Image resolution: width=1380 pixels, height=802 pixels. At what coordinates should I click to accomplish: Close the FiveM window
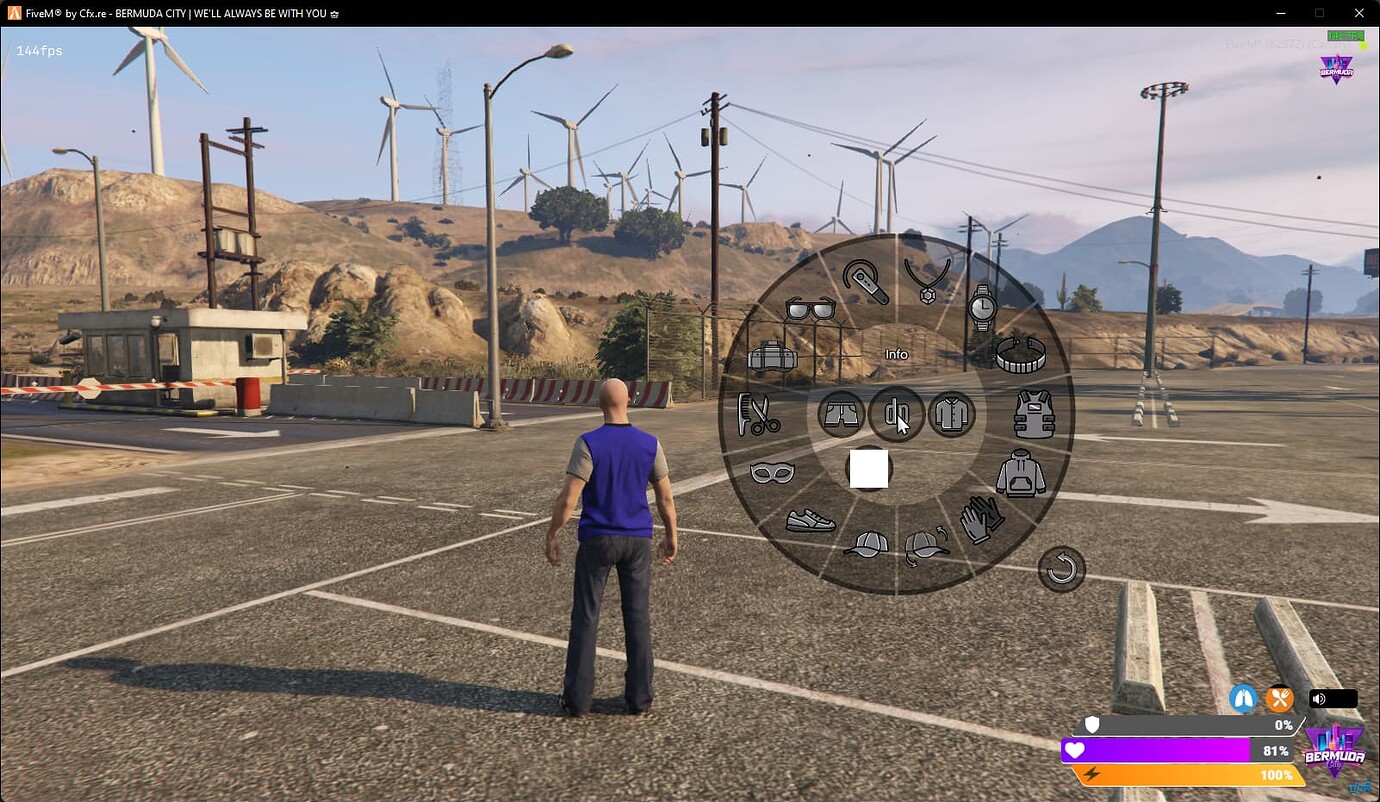click(x=1357, y=13)
